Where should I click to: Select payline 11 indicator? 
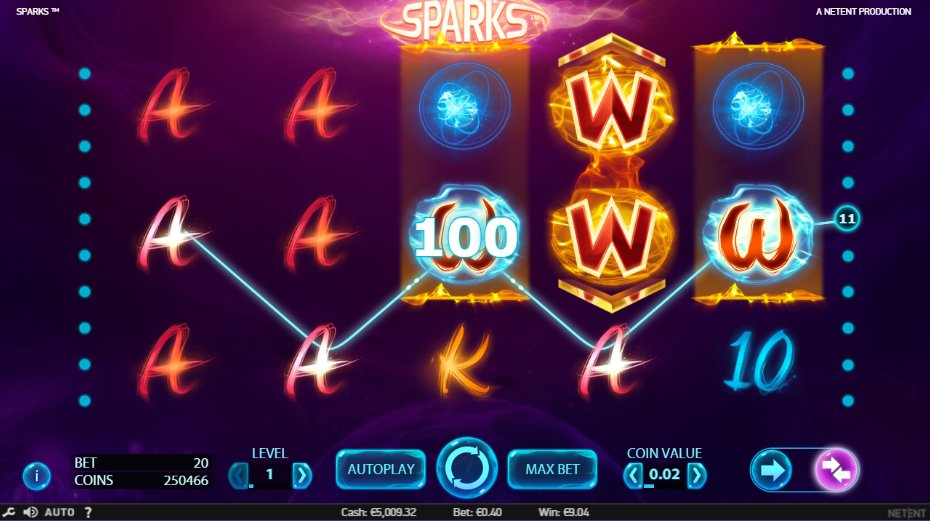pos(848,218)
